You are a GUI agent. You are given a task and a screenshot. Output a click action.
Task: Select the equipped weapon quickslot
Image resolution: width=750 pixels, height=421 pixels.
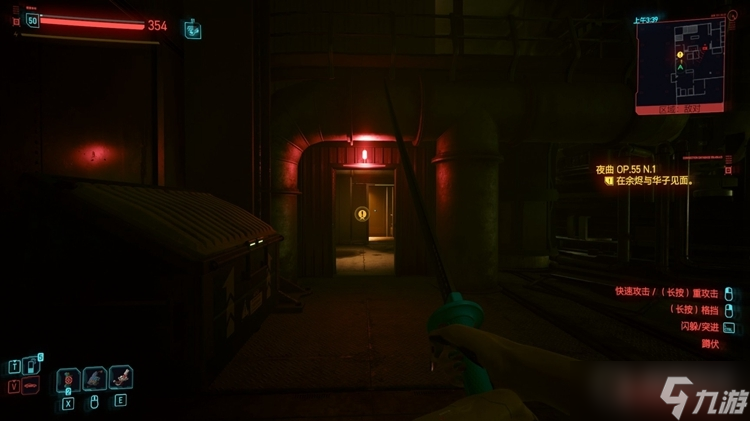[95, 378]
